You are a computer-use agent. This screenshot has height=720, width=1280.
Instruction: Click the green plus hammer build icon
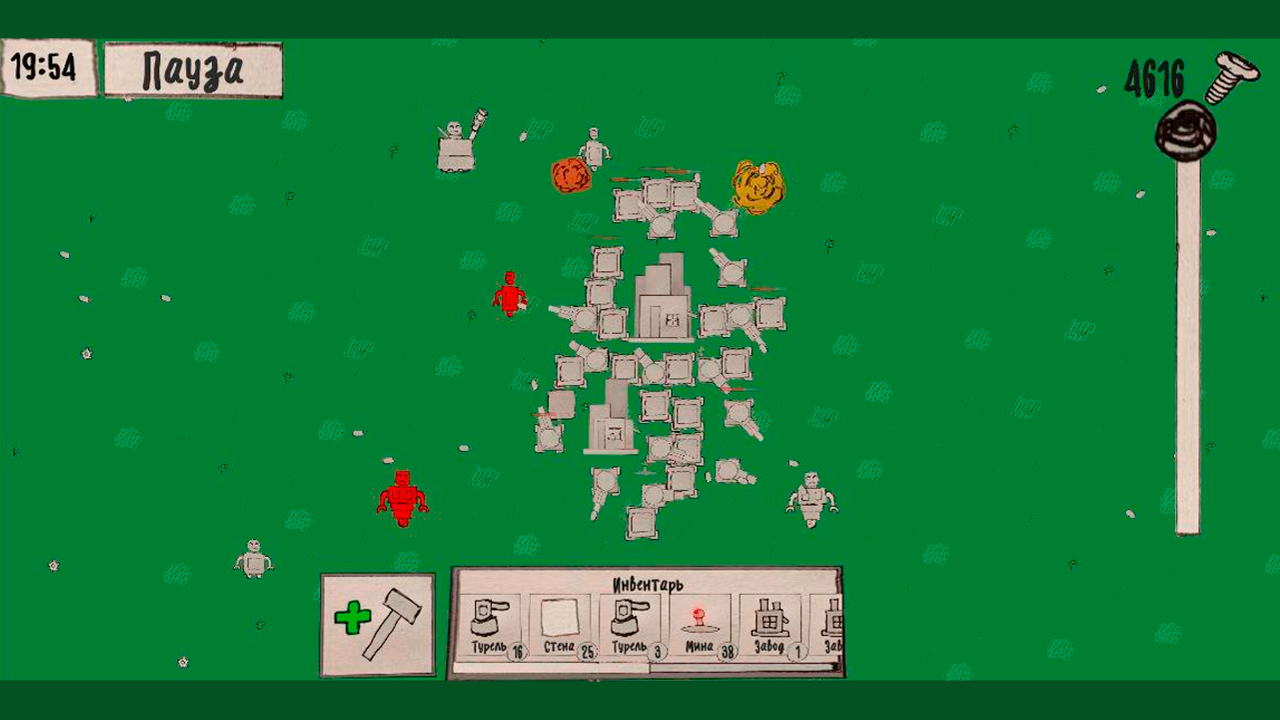coord(378,623)
